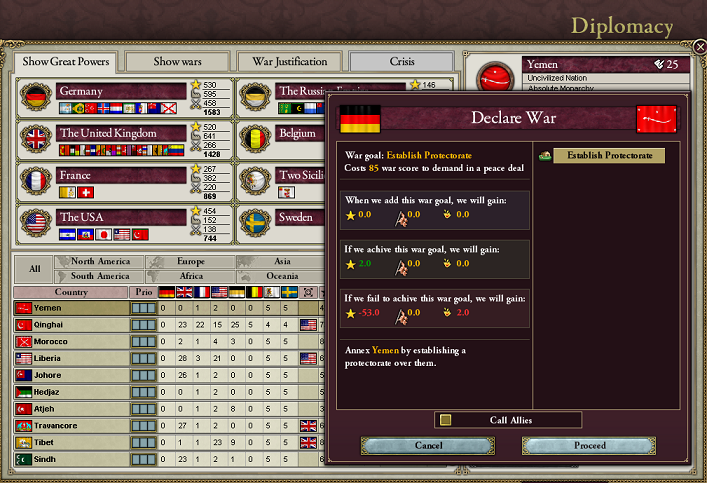This screenshot has width=707, height=483.
Task: Proceed with declaring war
Action: [x=589, y=445]
